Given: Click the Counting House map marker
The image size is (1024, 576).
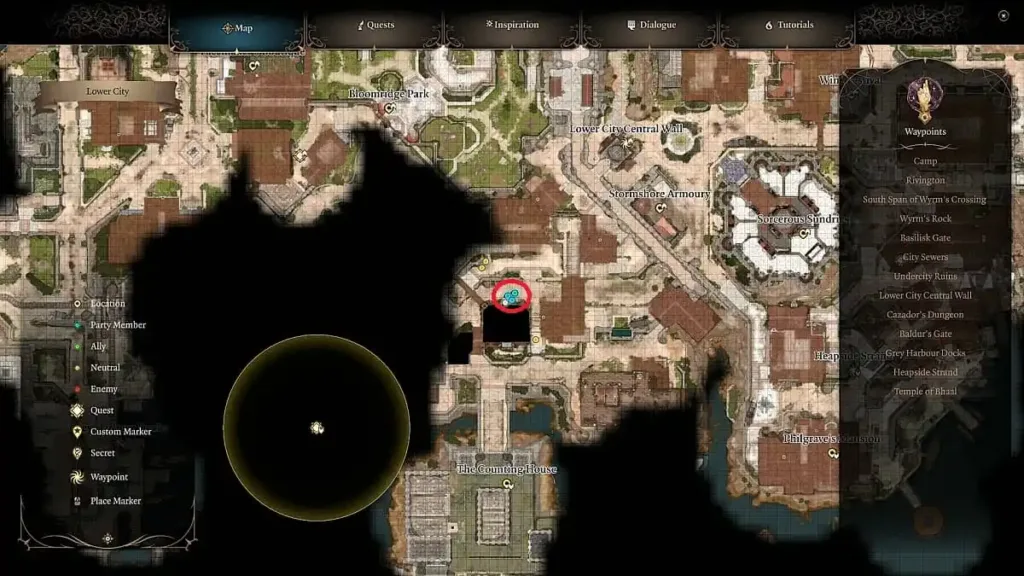Looking at the screenshot, I should click(508, 484).
